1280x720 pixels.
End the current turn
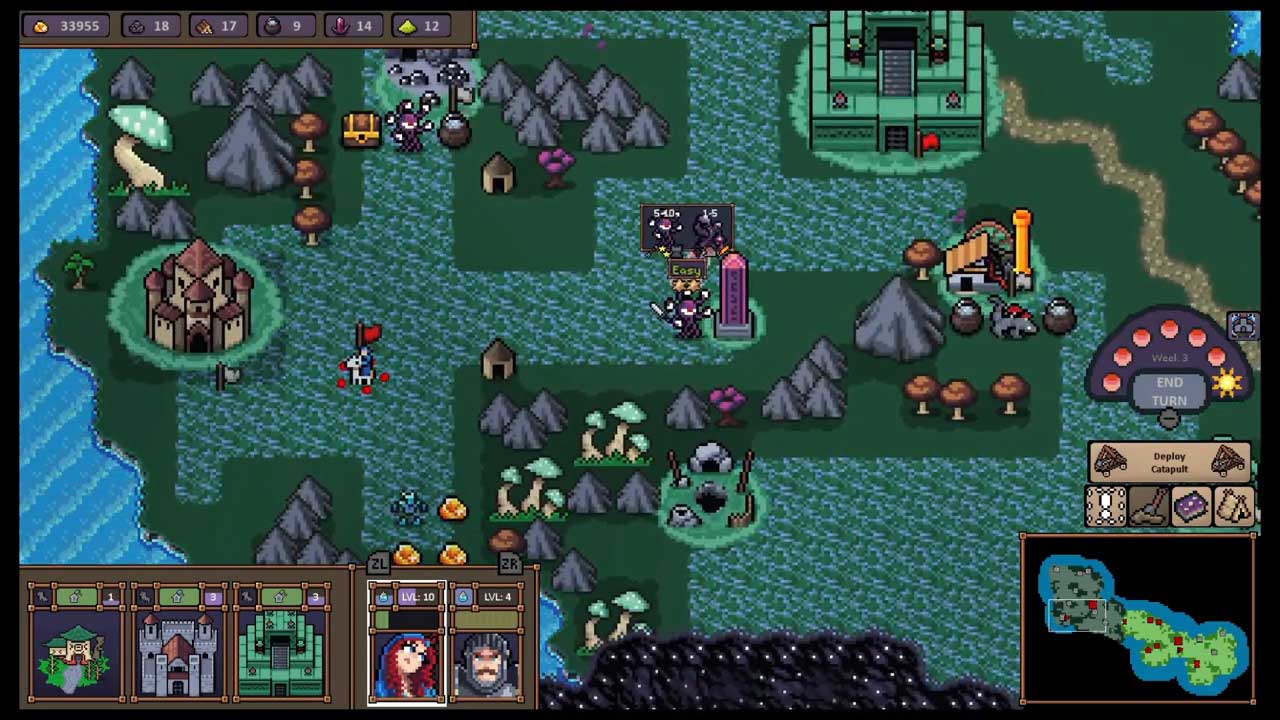click(1169, 391)
